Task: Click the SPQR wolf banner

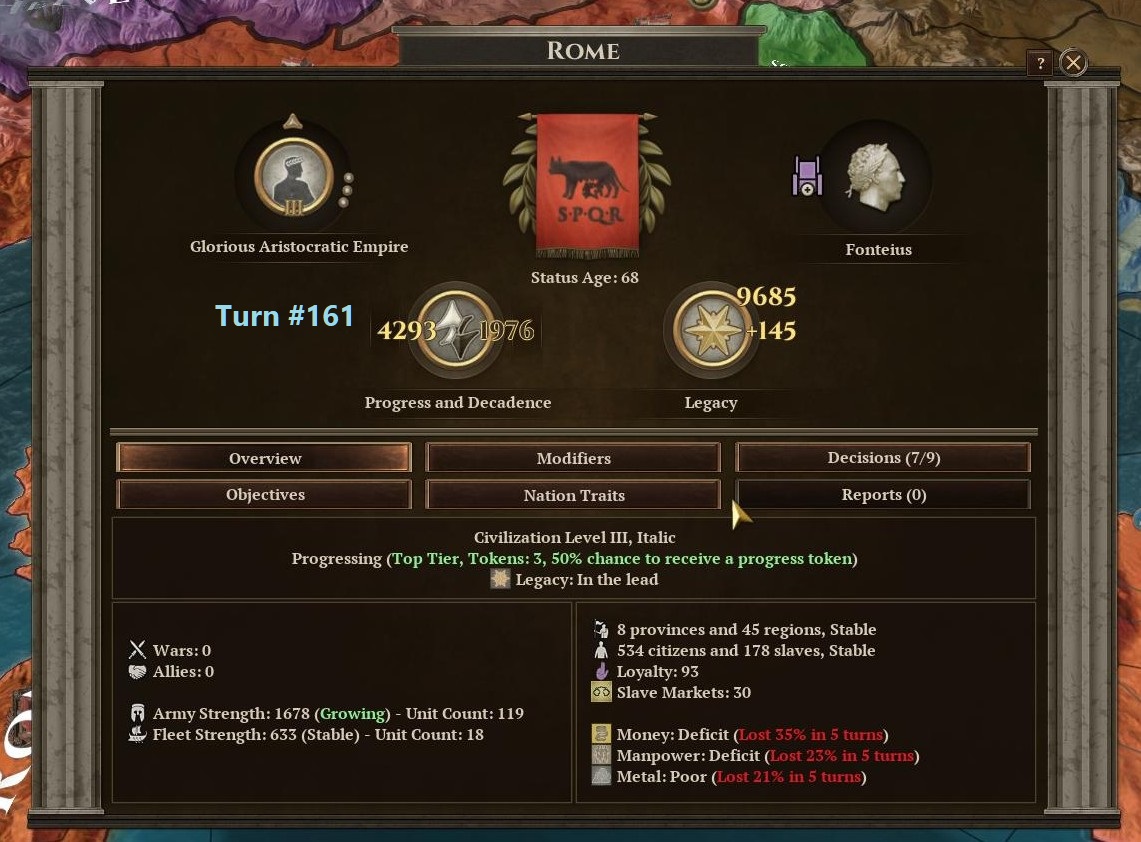Action: click(x=586, y=184)
